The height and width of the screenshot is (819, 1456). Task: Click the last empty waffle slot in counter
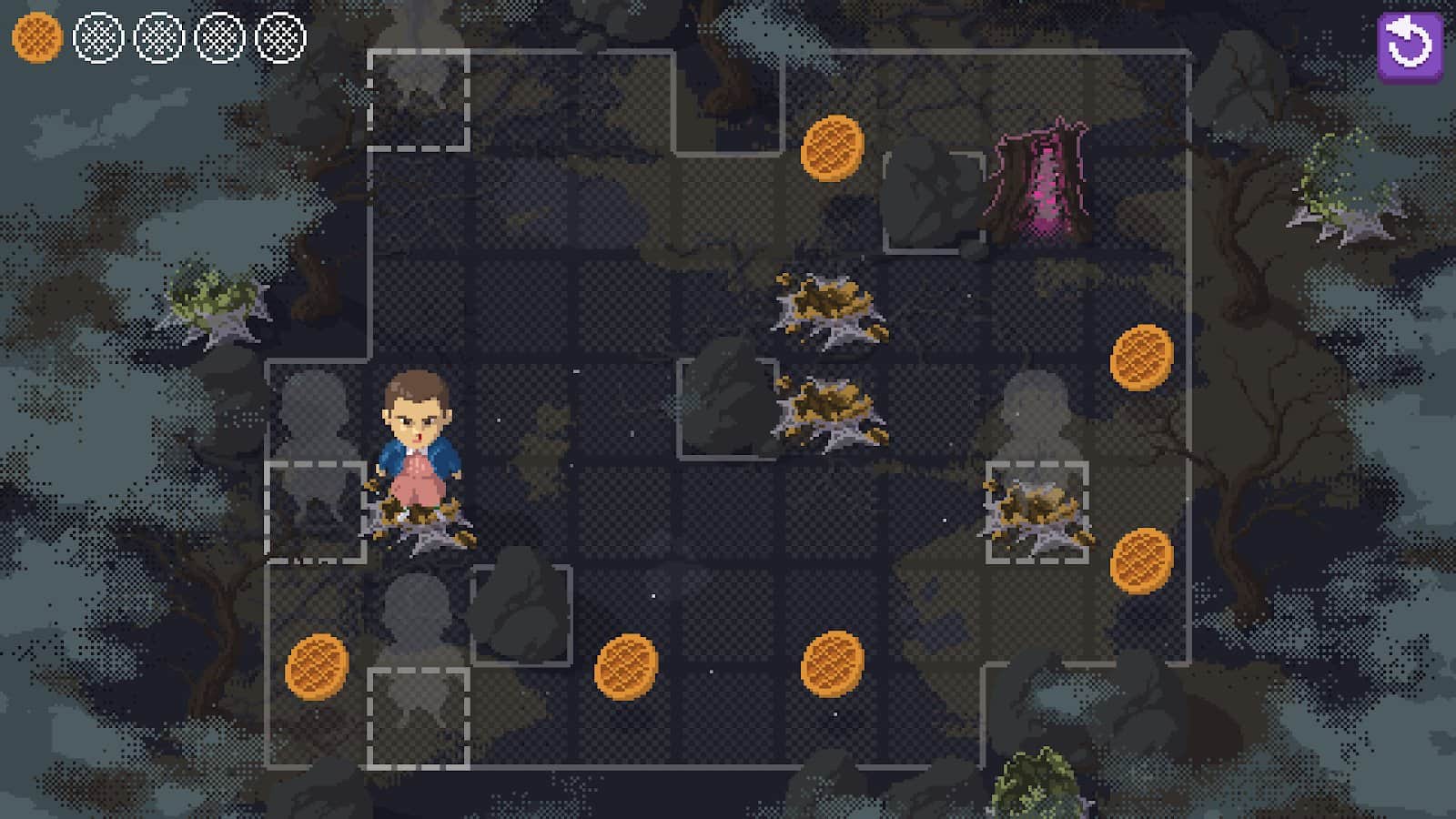(x=282, y=39)
